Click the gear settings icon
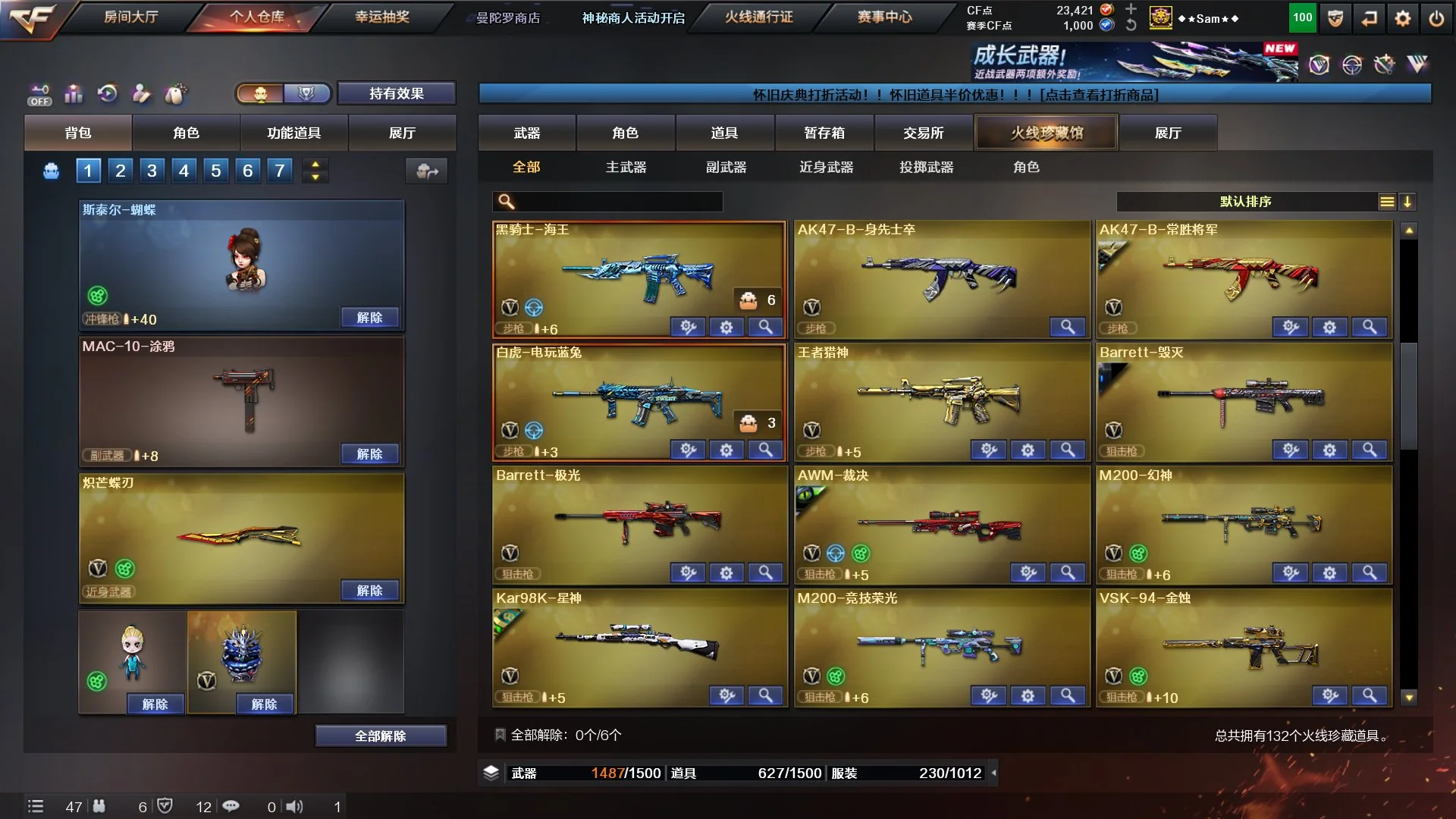The height and width of the screenshot is (819, 1456). [x=1403, y=19]
